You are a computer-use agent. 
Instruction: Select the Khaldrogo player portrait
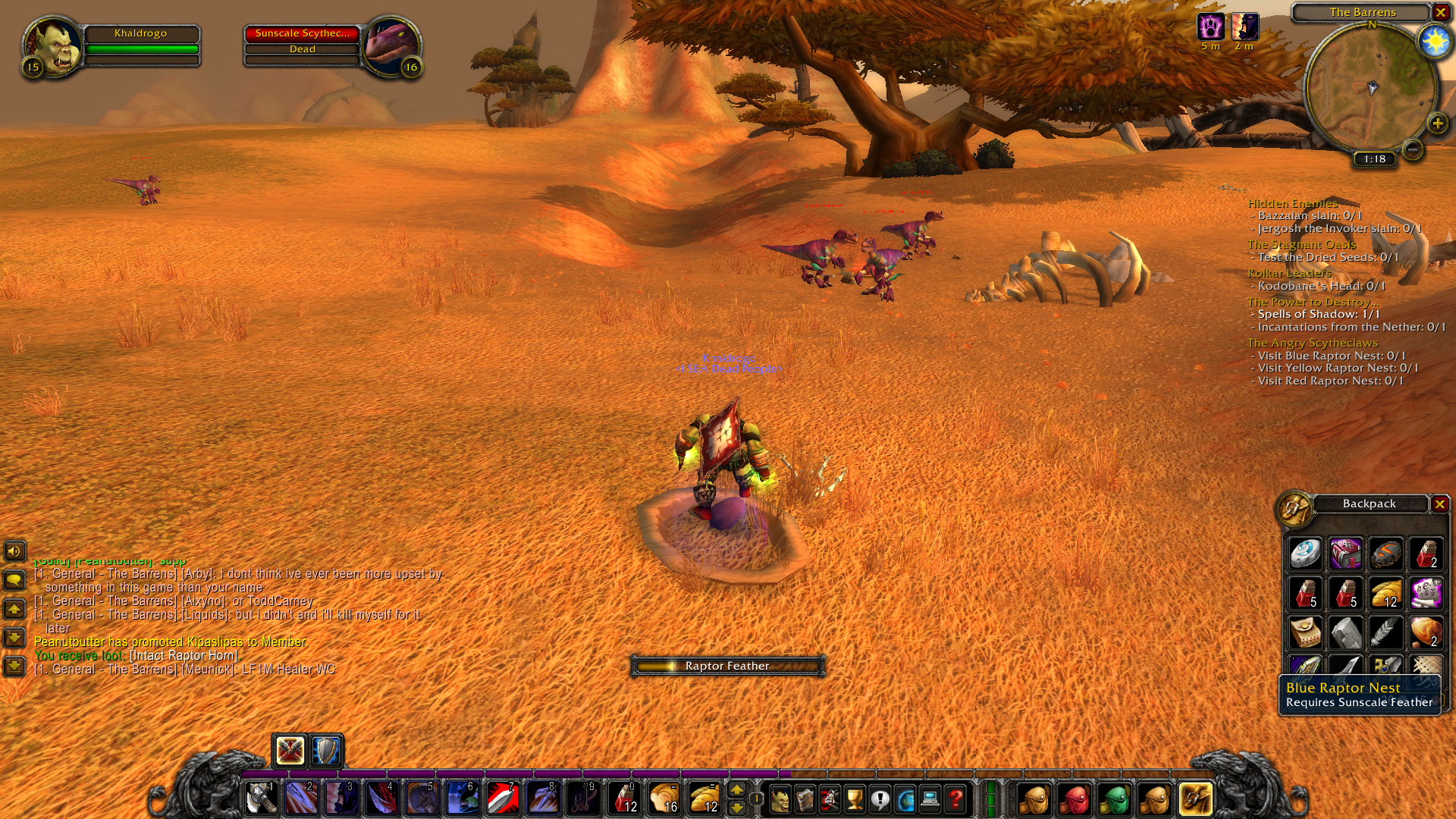click(52, 47)
